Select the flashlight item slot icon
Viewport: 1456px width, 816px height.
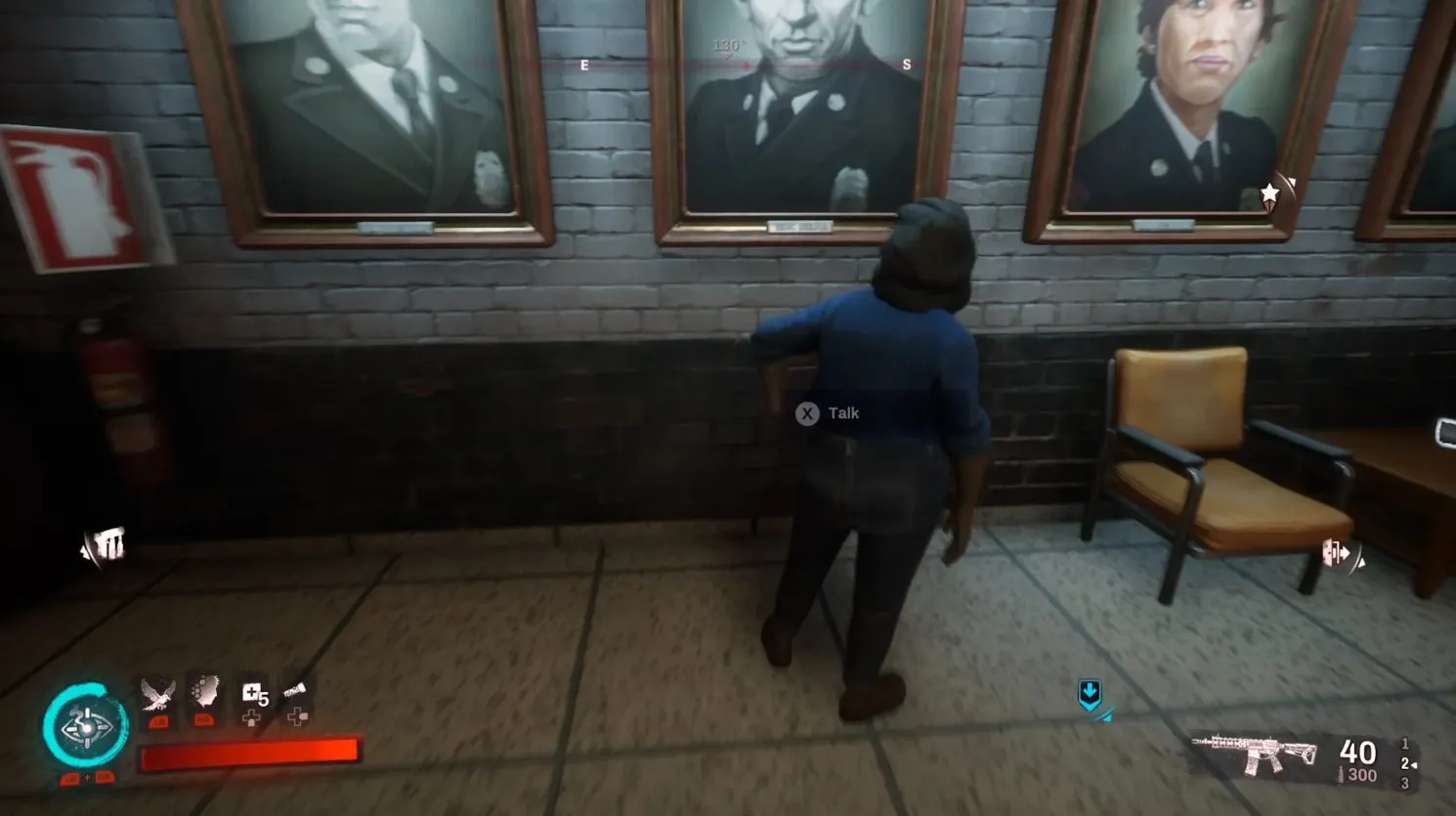click(293, 690)
